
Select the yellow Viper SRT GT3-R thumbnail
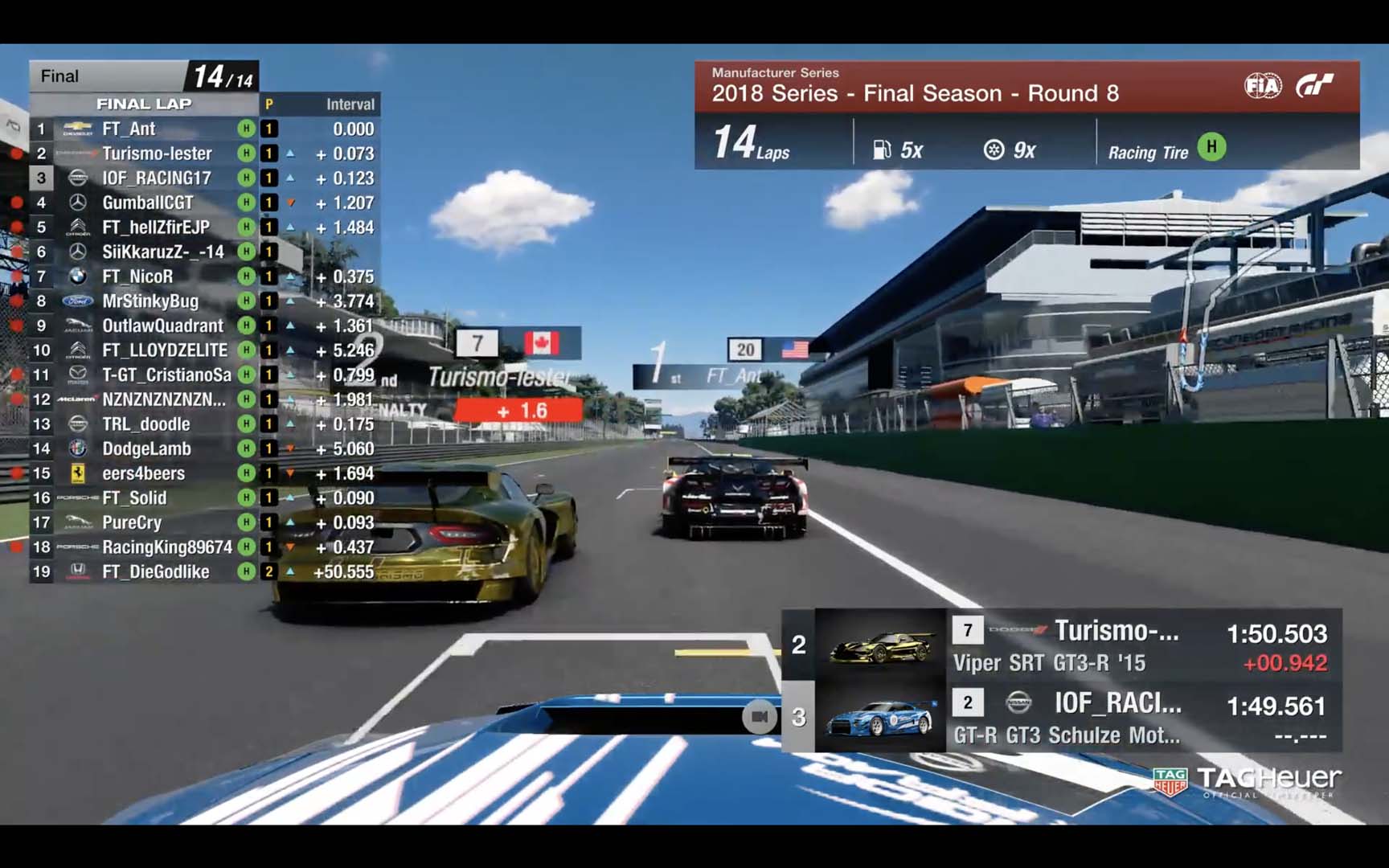(x=881, y=645)
